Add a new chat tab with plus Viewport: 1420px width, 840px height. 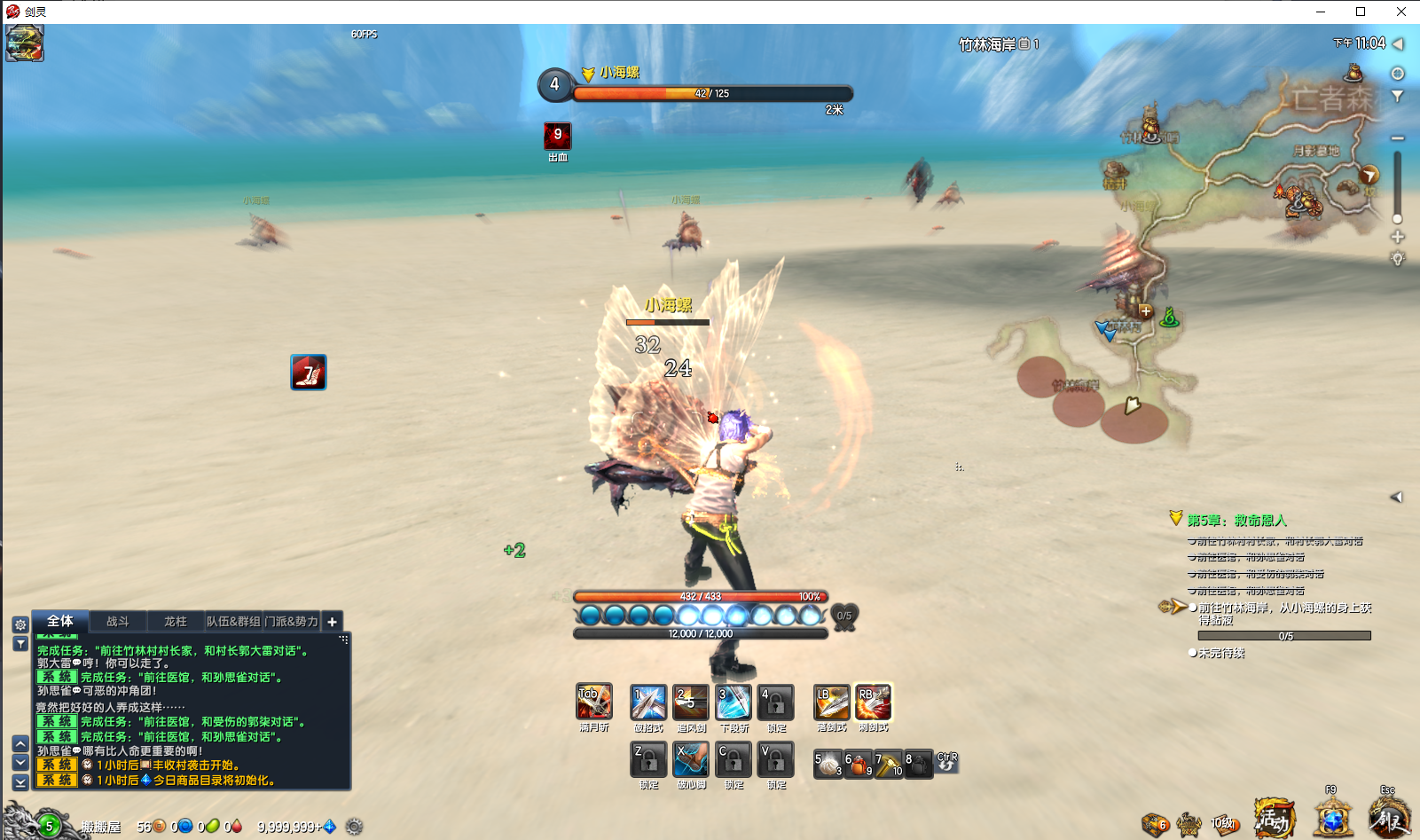332,622
